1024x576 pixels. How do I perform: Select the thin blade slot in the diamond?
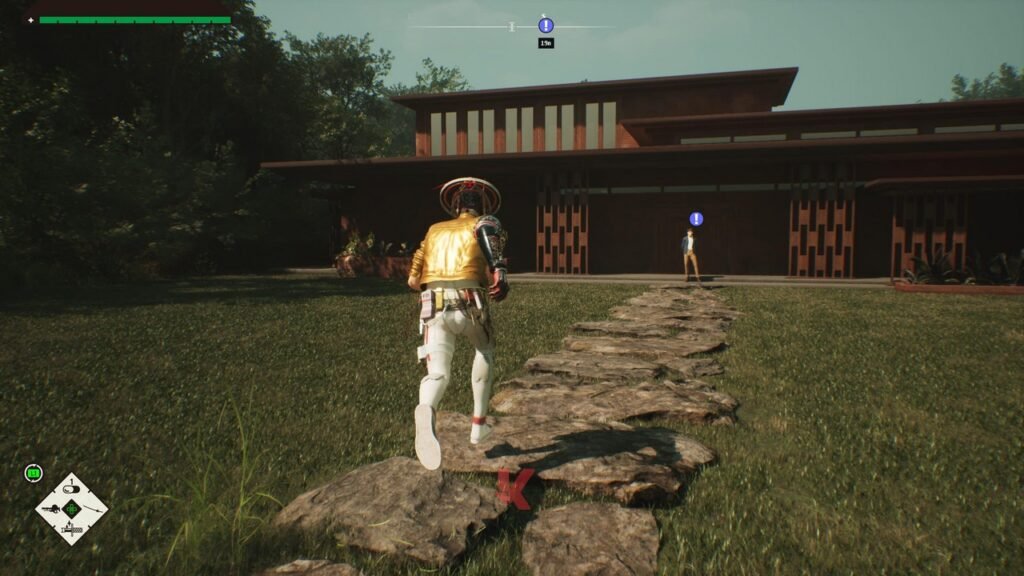(x=92, y=509)
